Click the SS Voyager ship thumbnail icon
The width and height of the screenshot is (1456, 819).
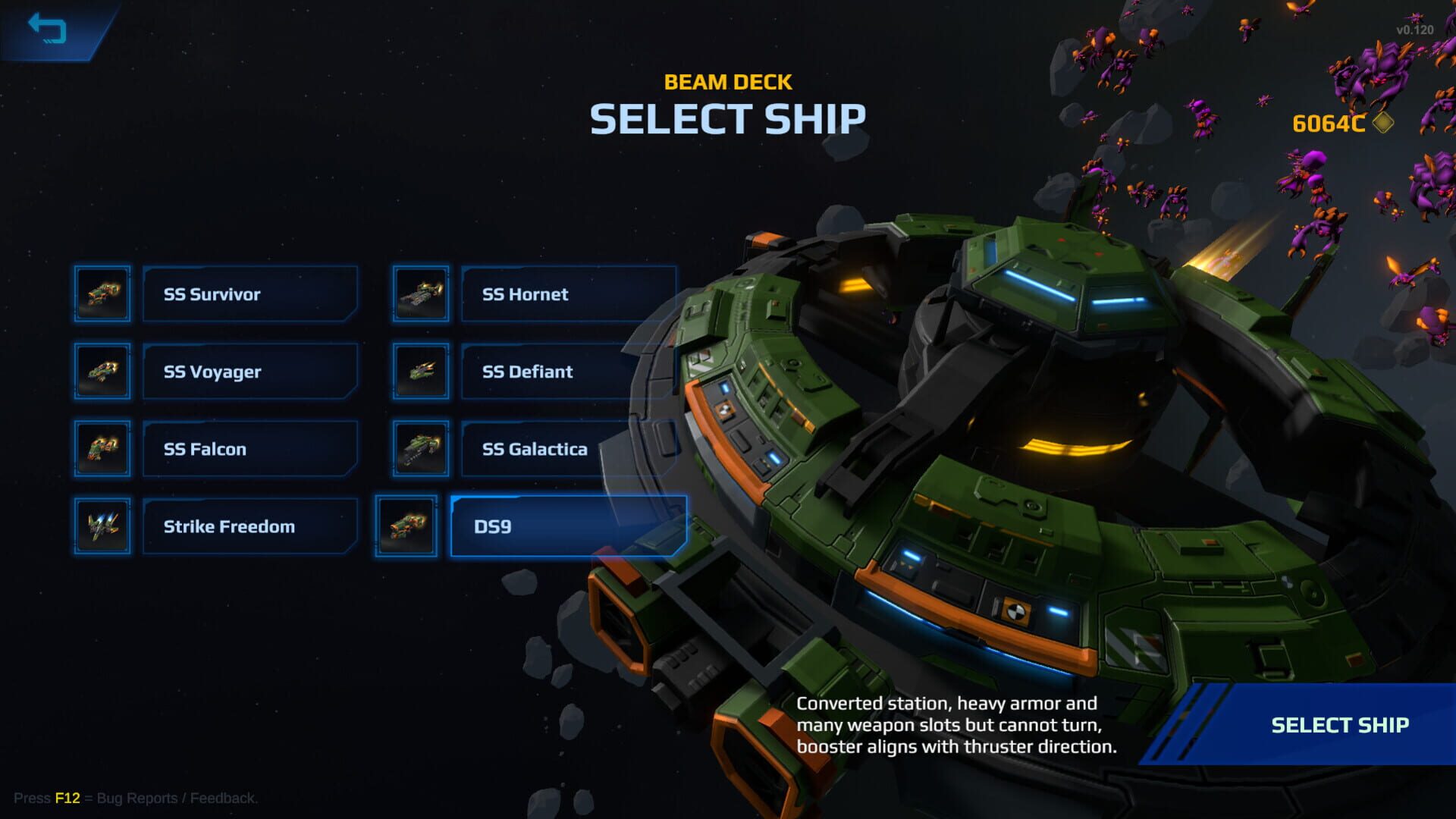click(102, 372)
